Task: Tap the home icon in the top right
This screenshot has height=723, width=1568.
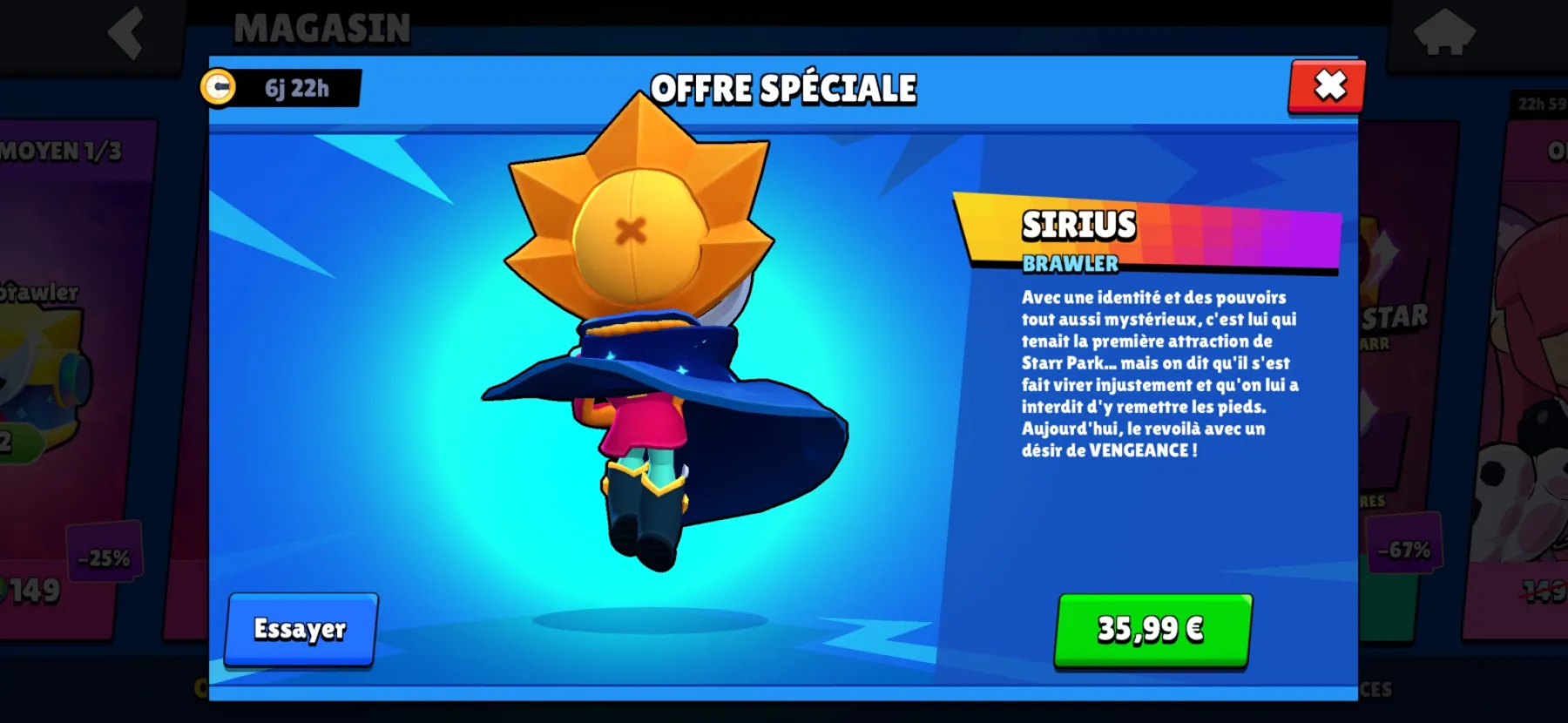Action: 1446,33
